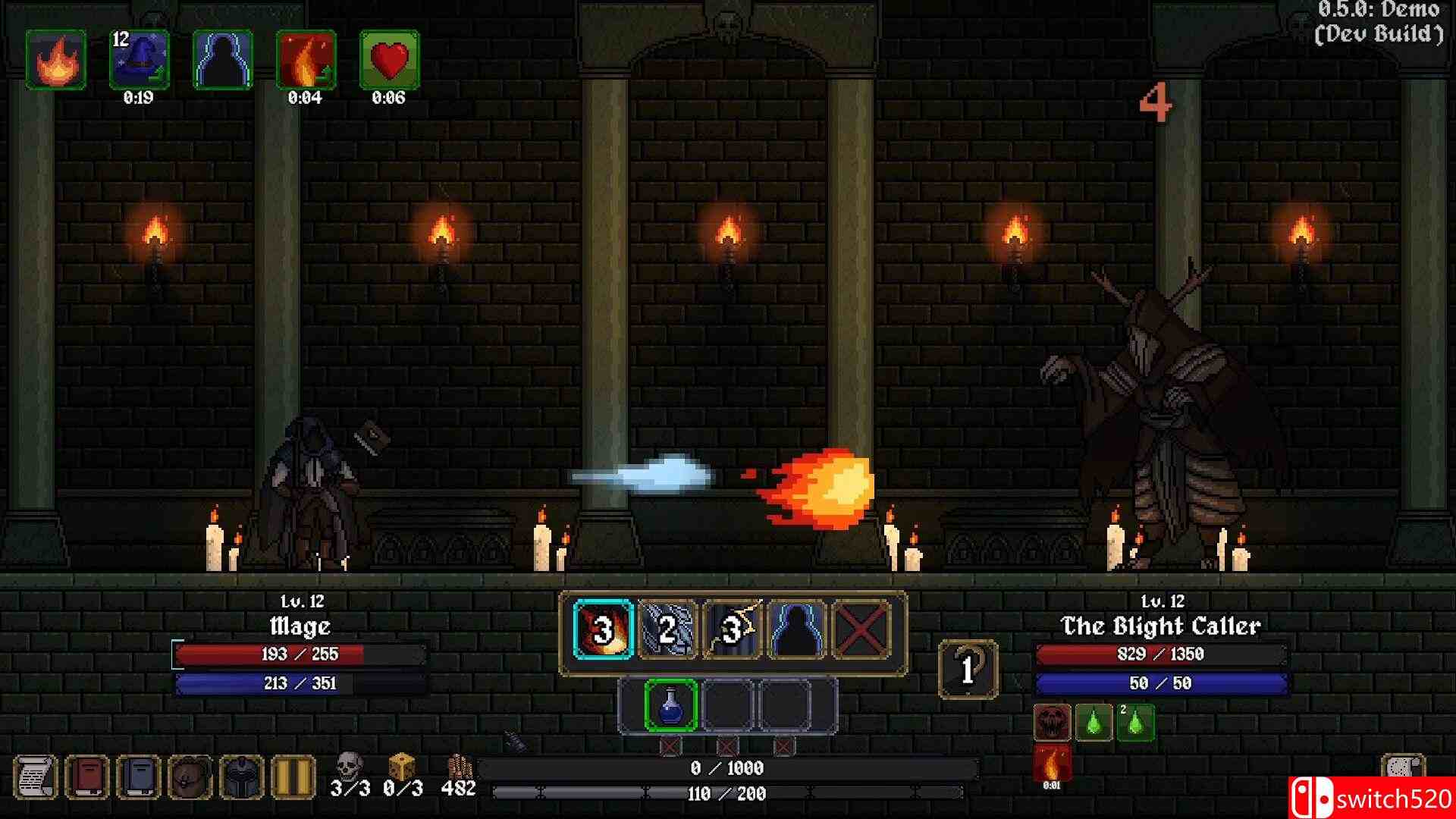Check the enemy's question mark intent icon

968,669
